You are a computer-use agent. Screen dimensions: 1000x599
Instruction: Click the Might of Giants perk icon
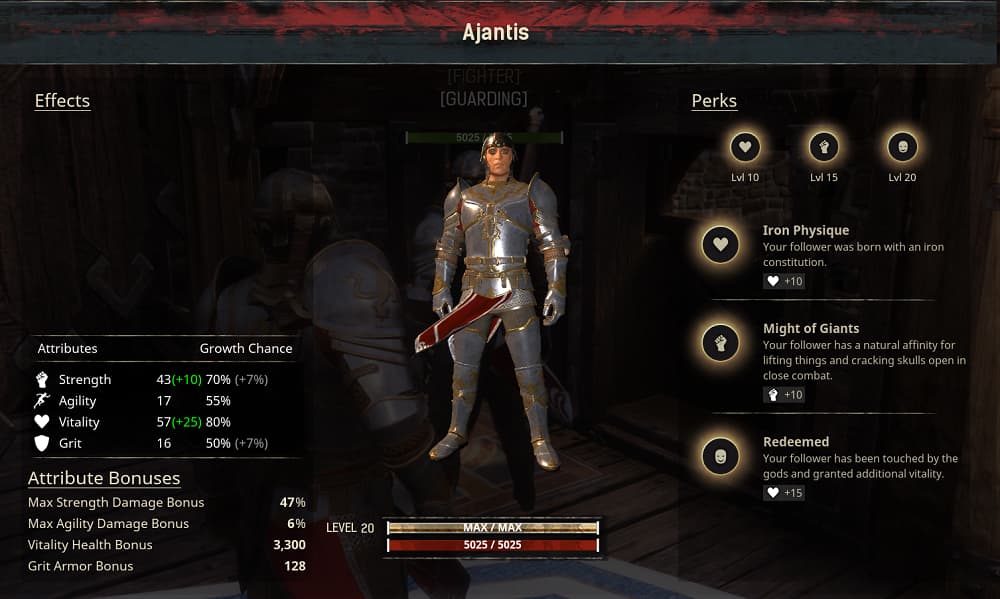720,342
